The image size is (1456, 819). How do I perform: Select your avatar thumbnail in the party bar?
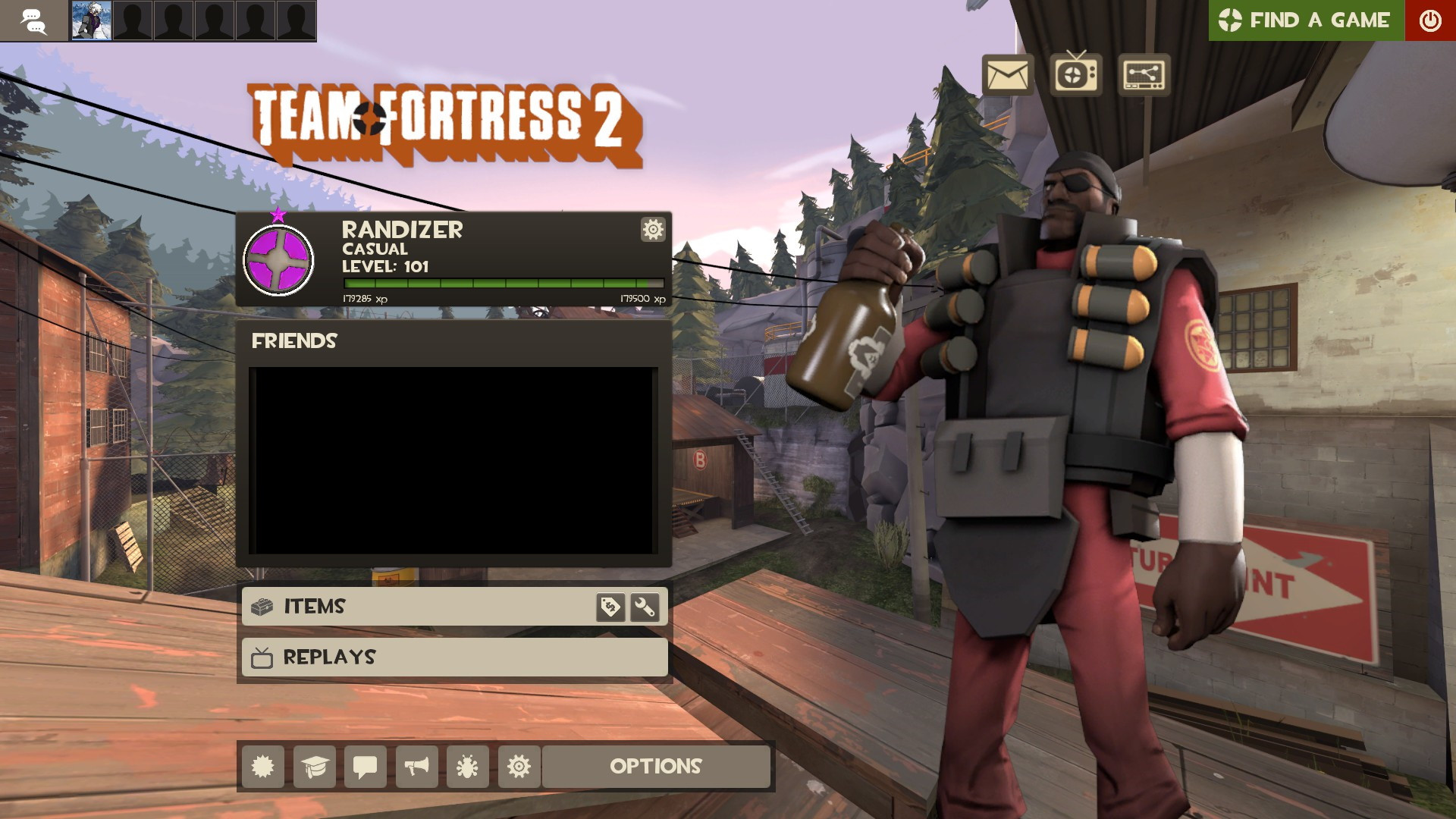91,20
